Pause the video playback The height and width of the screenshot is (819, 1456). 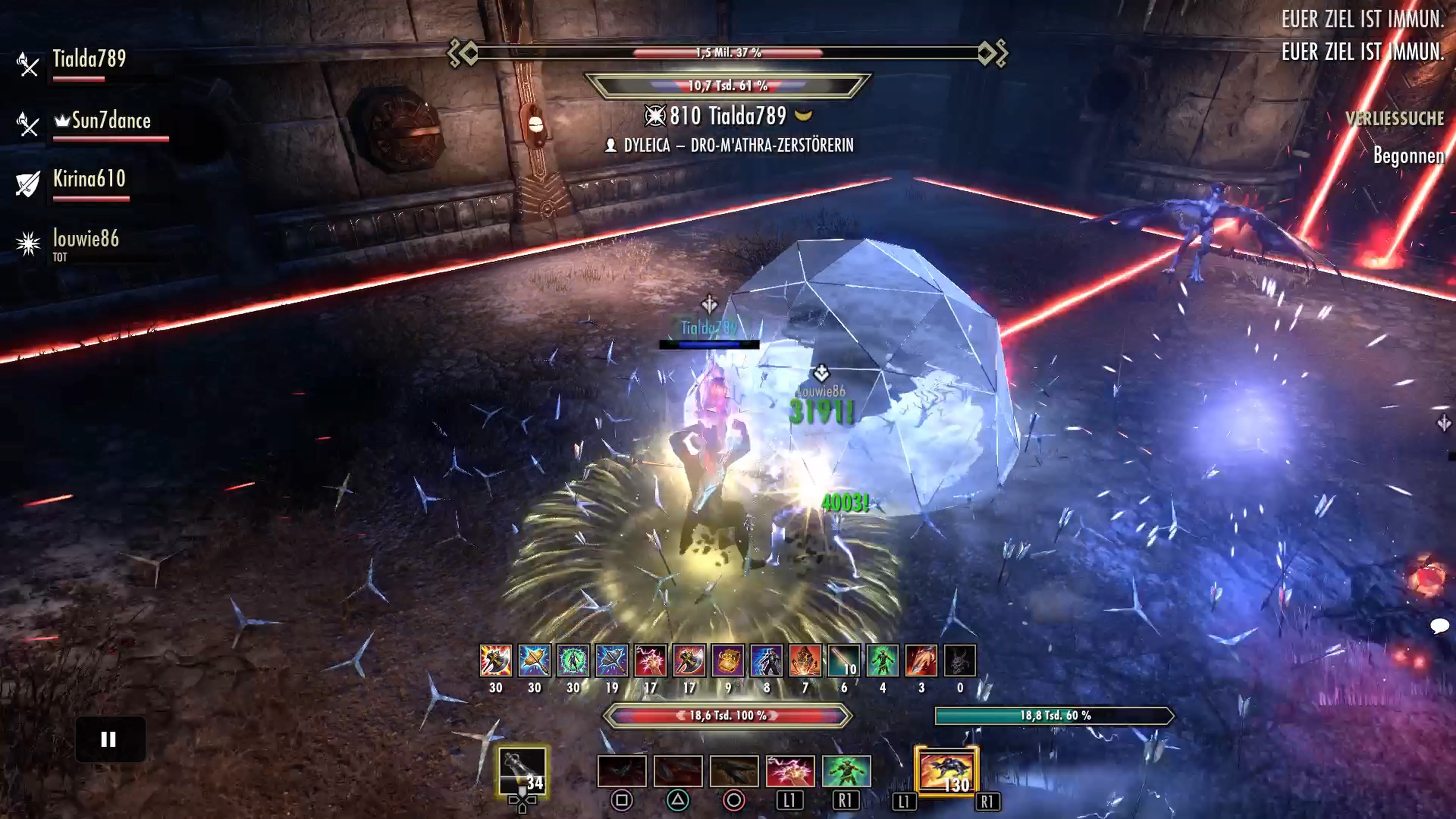109,739
